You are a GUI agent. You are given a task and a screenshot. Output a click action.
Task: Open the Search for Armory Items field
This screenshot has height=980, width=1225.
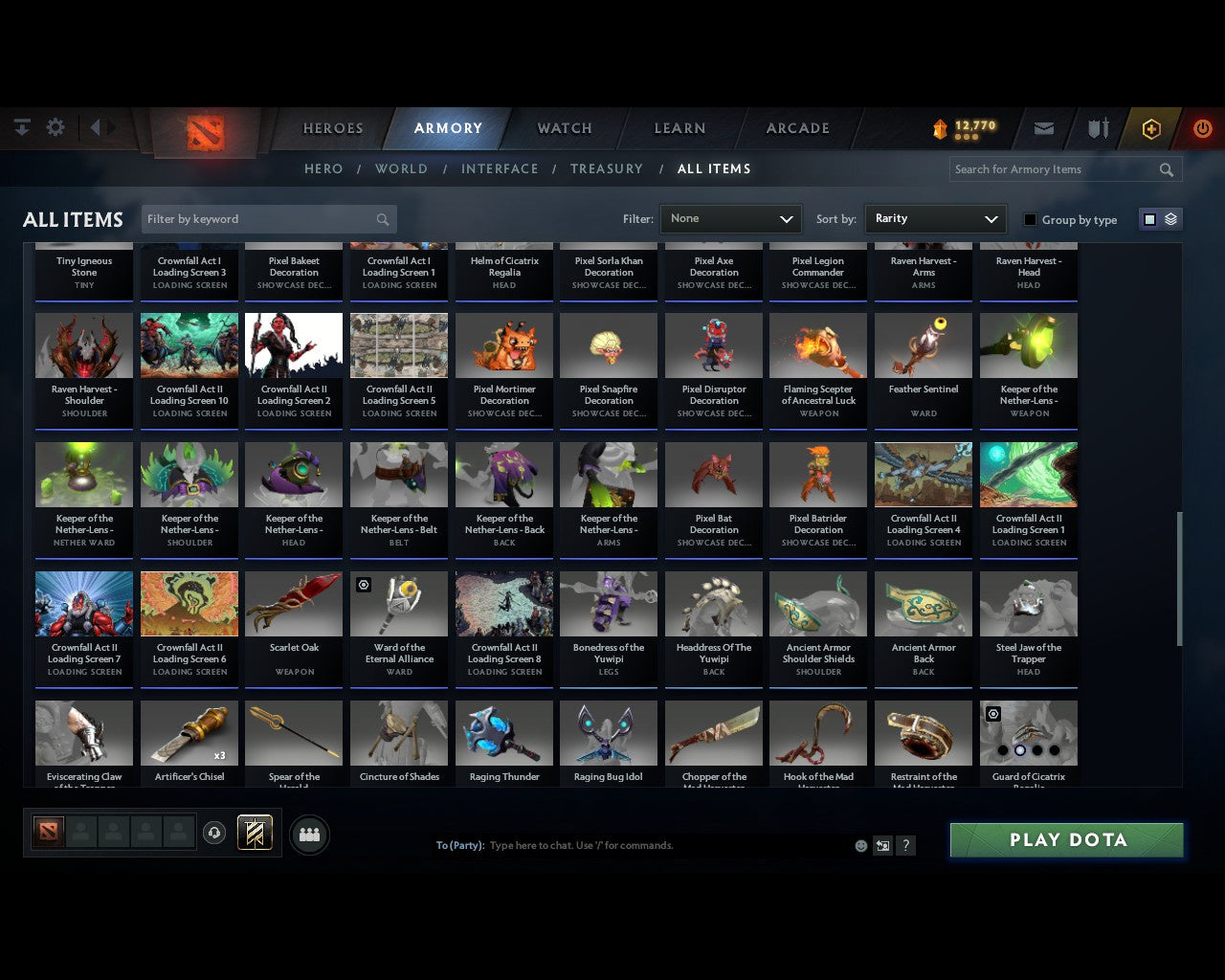1053,169
